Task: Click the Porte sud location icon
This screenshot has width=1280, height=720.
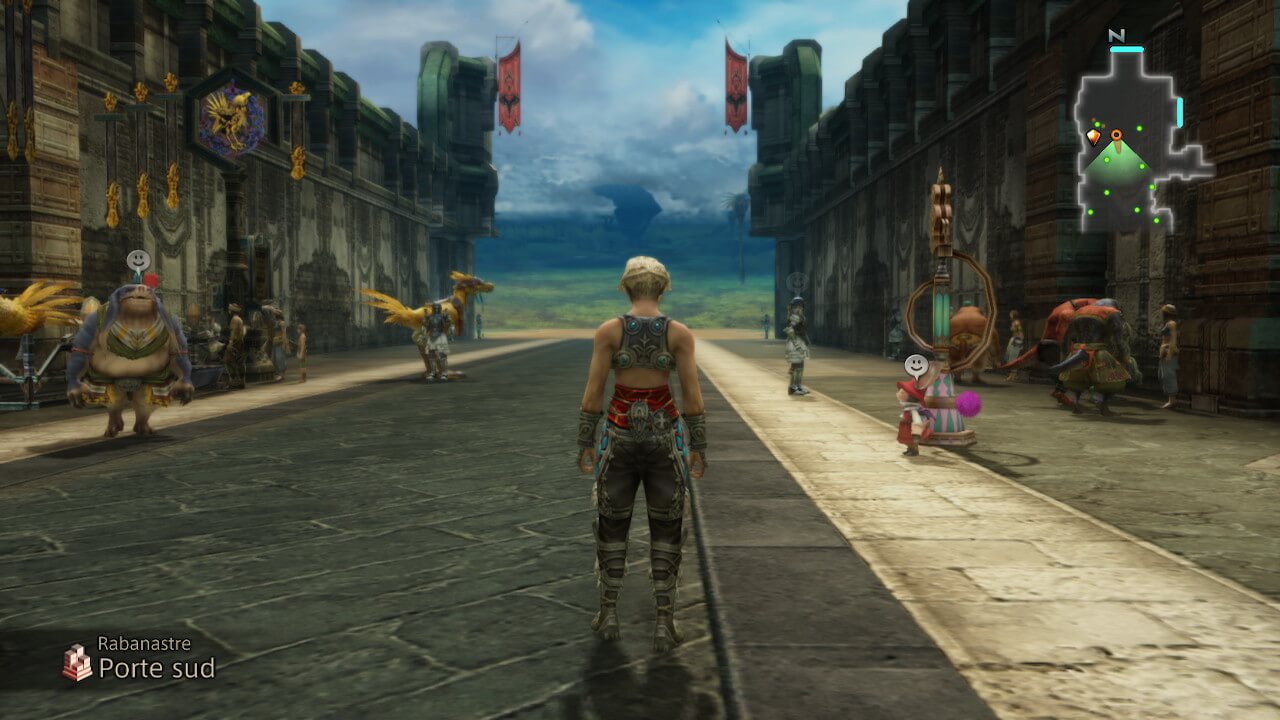Action: [x=77, y=662]
